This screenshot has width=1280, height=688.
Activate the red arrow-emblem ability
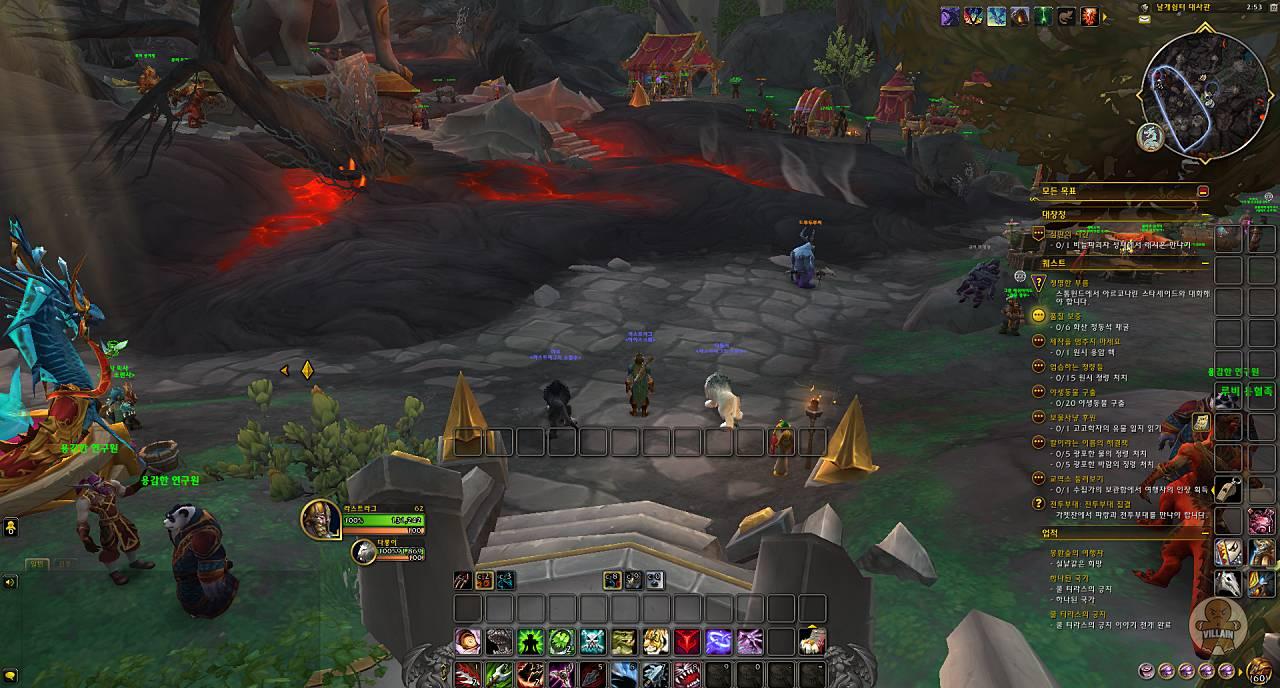click(686, 642)
